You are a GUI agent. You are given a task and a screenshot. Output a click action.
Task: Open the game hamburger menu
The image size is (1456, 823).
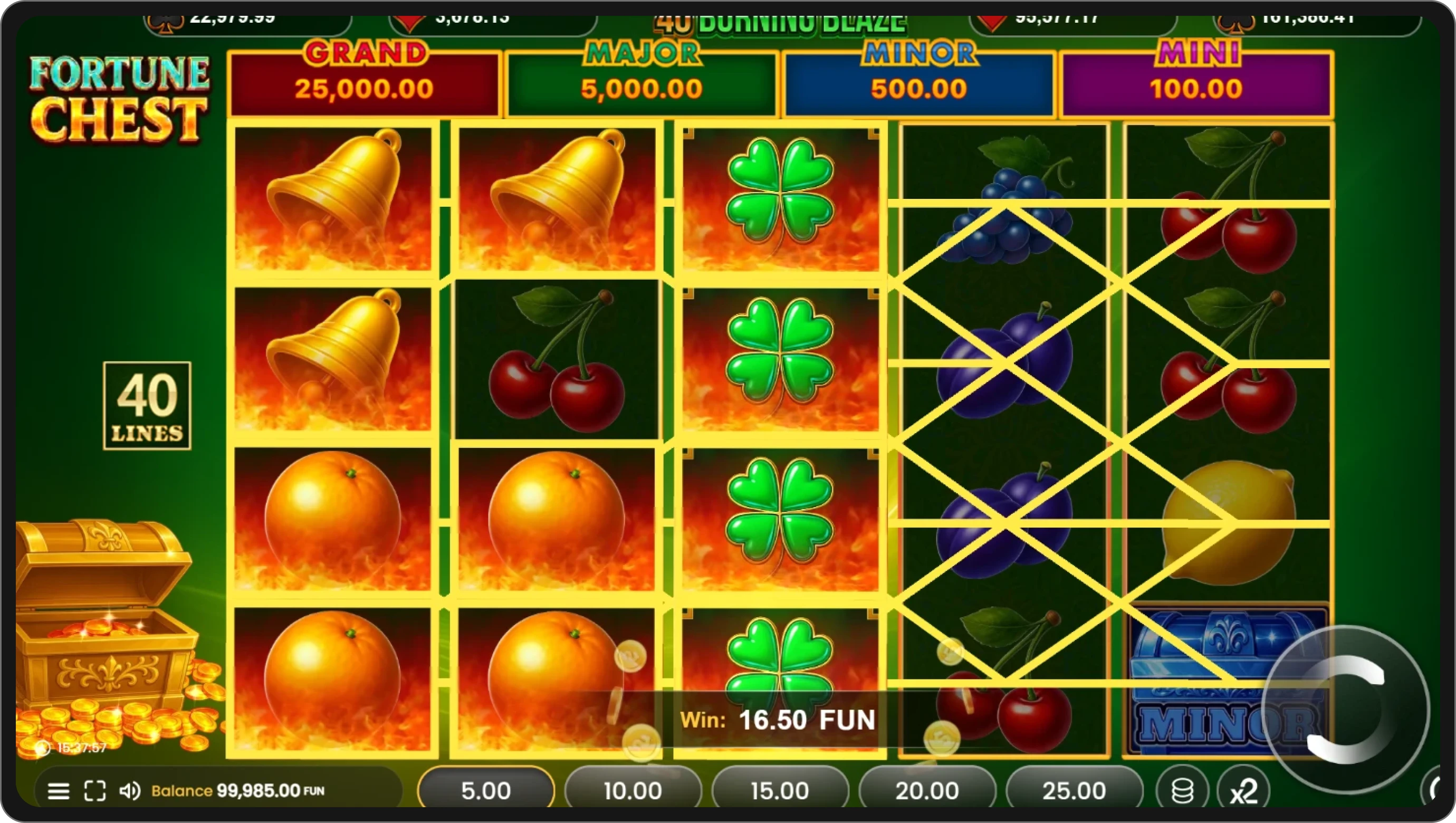(x=59, y=791)
